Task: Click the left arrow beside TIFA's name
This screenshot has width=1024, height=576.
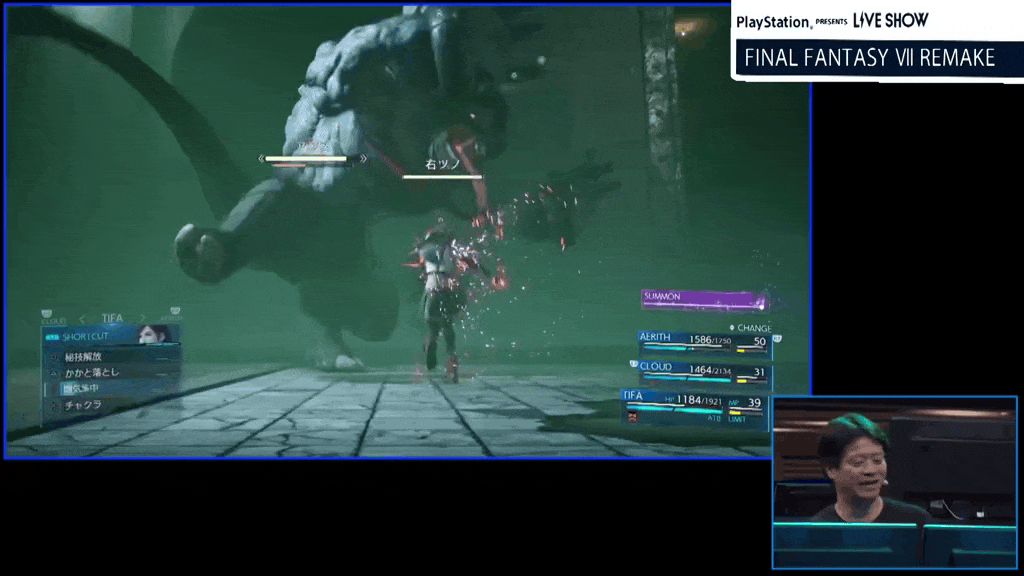Action: pyautogui.click(x=80, y=319)
